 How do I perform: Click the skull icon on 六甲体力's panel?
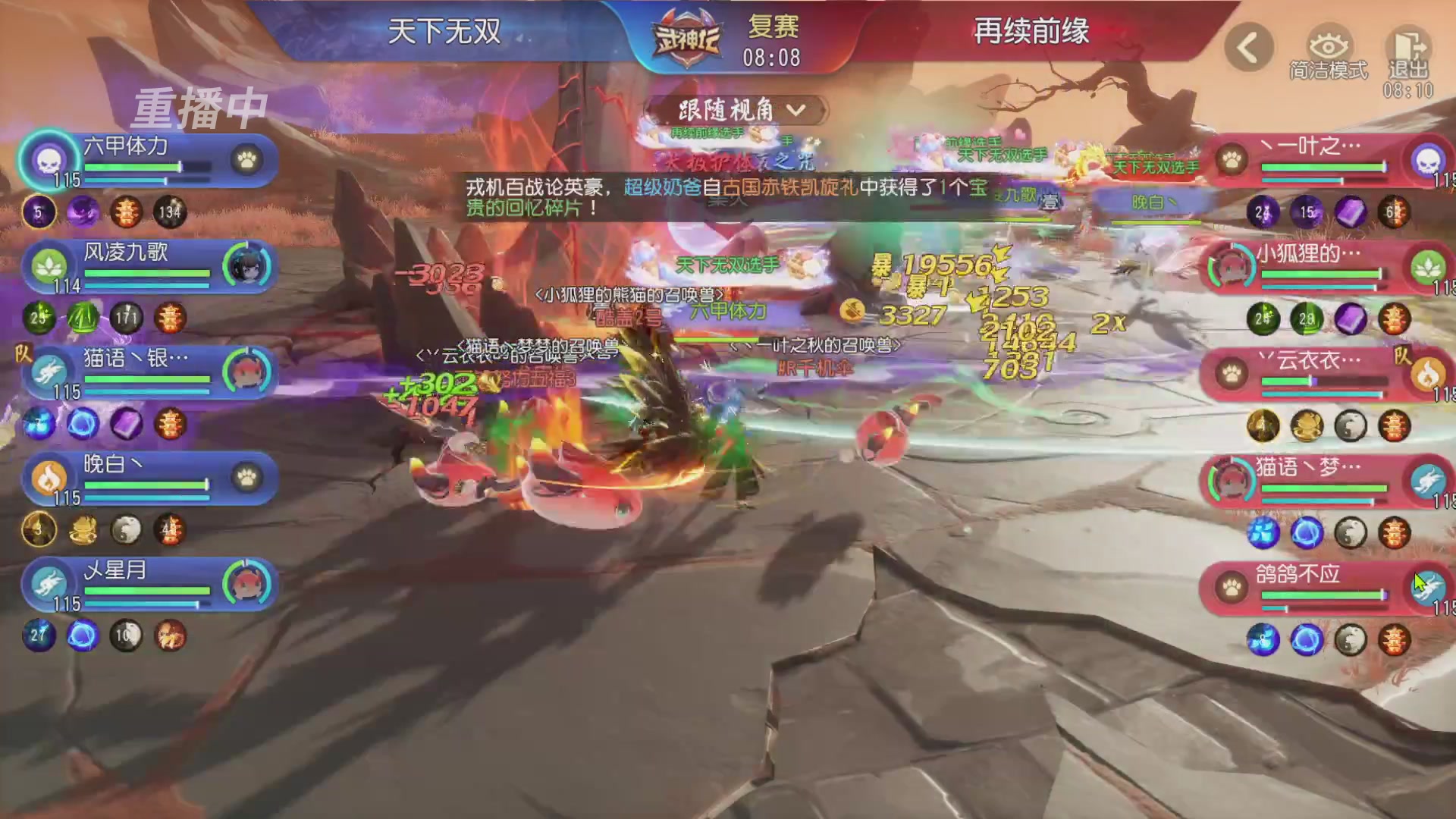(x=48, y=161)
